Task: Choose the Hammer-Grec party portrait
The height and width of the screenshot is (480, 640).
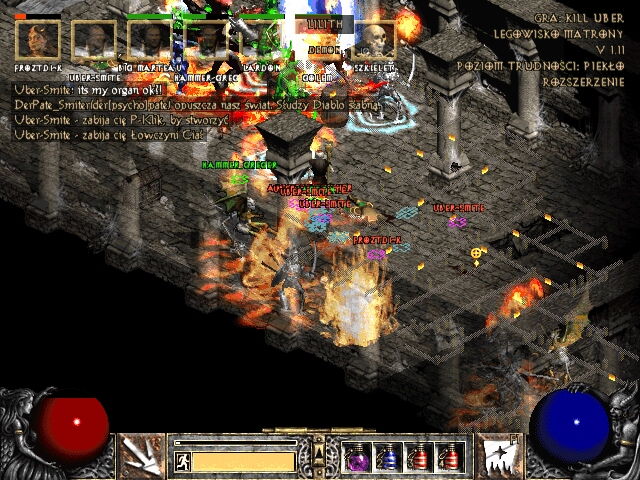Action: point(206,40)
